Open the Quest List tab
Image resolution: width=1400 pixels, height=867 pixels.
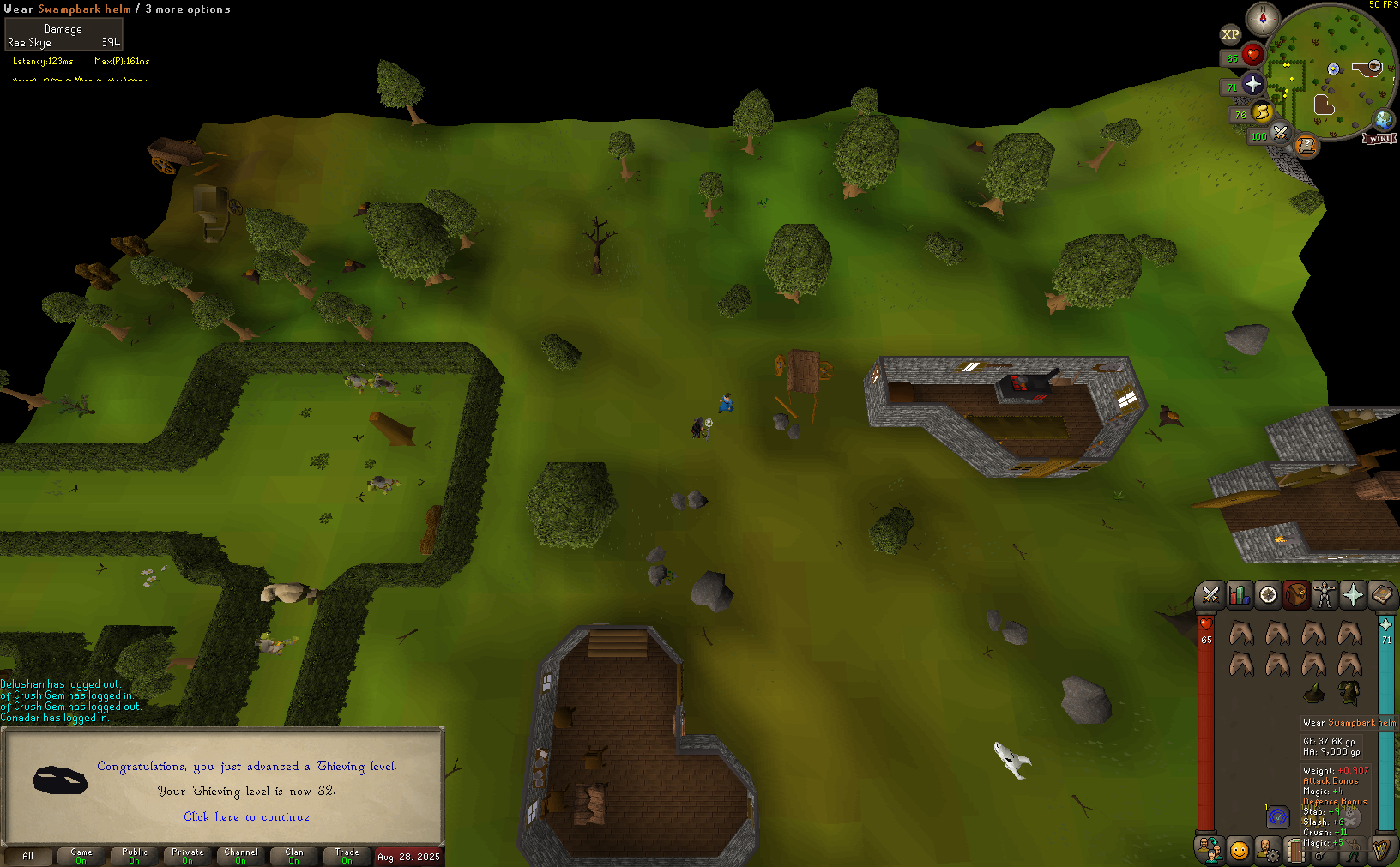pos(1268,594)
